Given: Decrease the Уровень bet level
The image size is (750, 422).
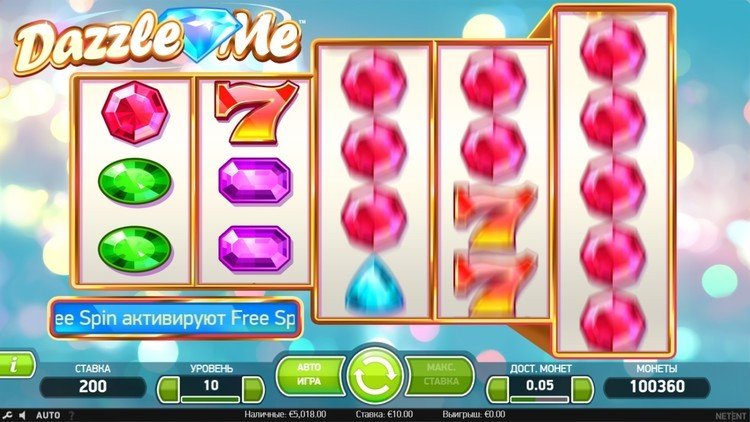Looking at the screenshot, I should (x=167, y=387).
